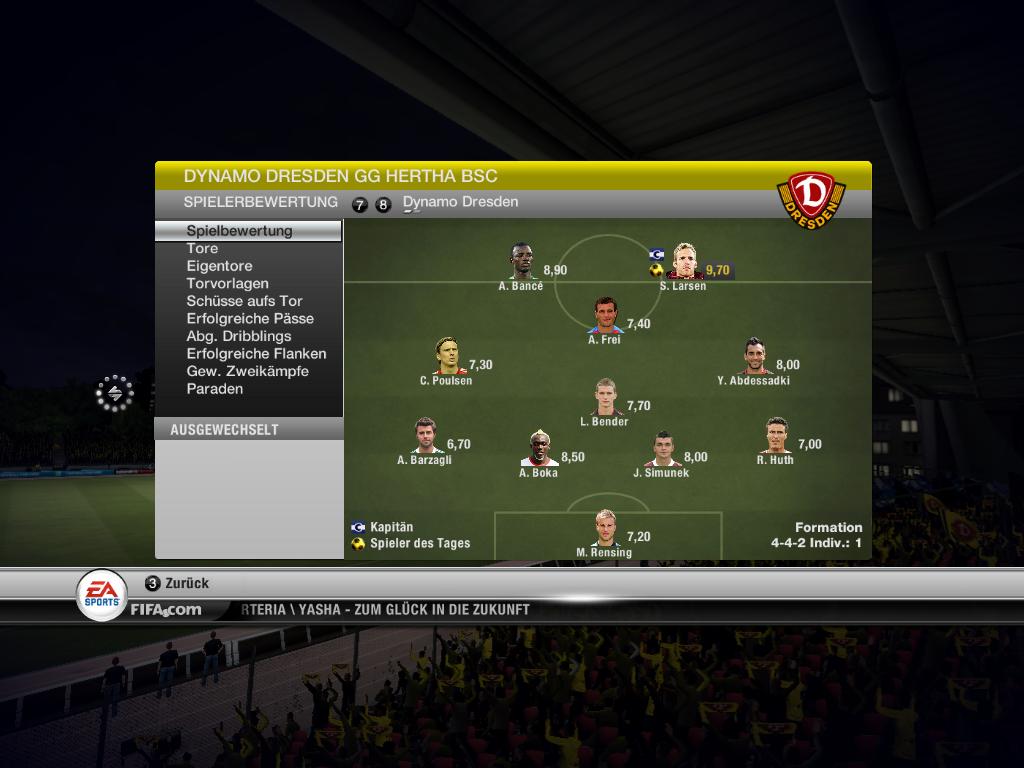This screenshot has width=1024, height=768.
Task: Click Y. Abdessadki's player portrait
Action: pyautogui.click(x=755, y=356)
